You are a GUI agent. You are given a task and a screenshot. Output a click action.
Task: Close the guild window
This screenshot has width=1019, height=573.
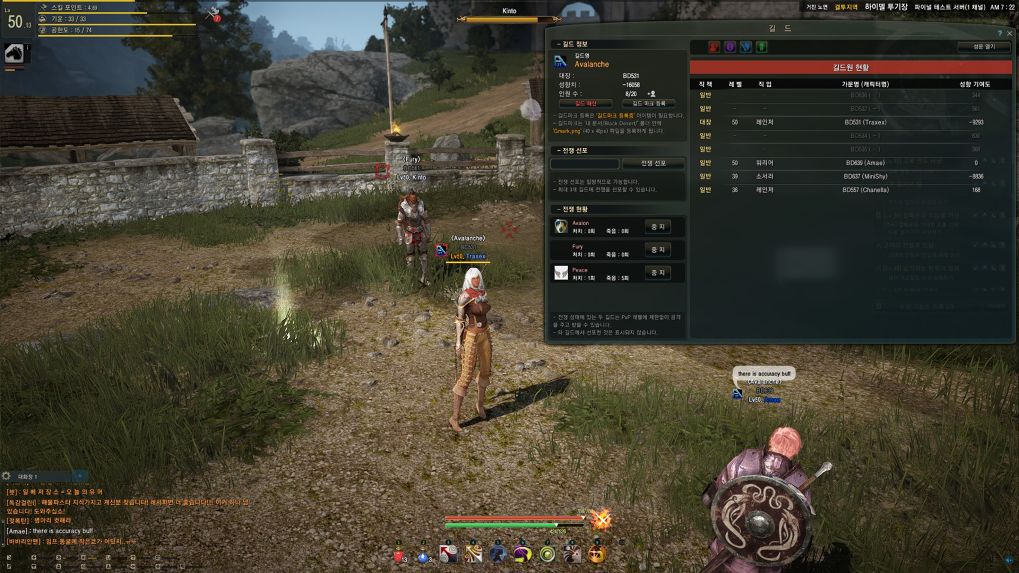tap(1009, 34)
